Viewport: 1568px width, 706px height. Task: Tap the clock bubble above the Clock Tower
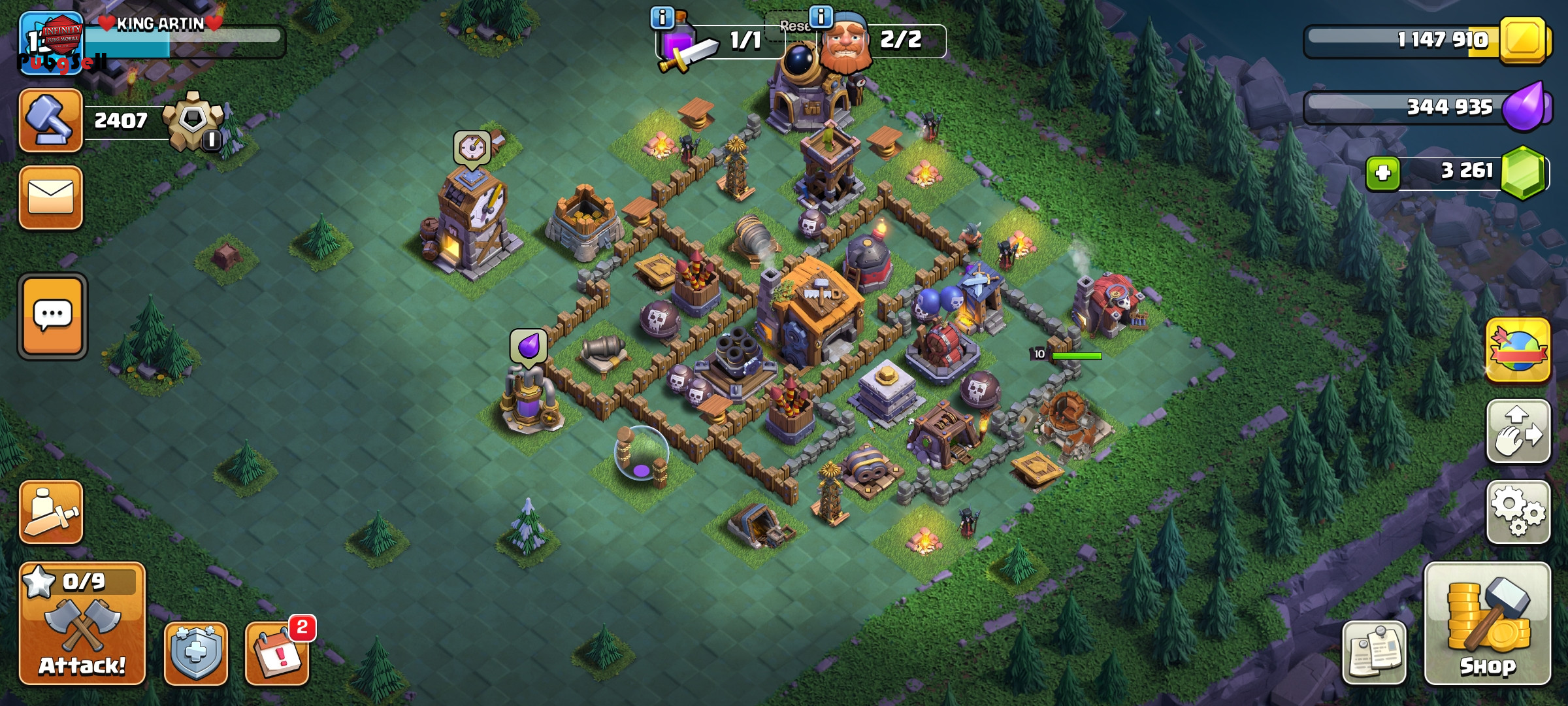pos(472,148)
